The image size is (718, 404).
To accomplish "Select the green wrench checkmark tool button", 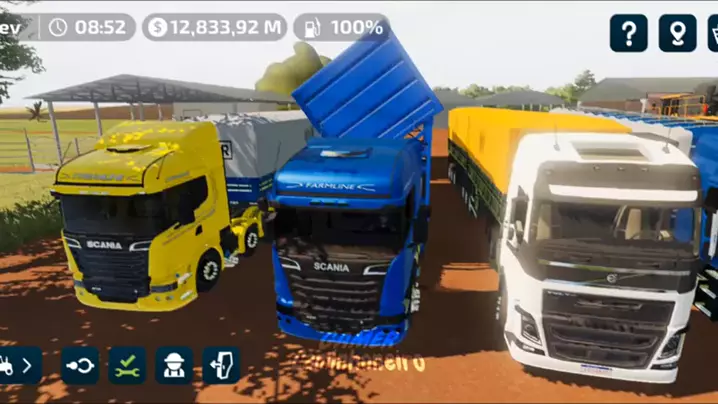I will (x=127, y=366).
